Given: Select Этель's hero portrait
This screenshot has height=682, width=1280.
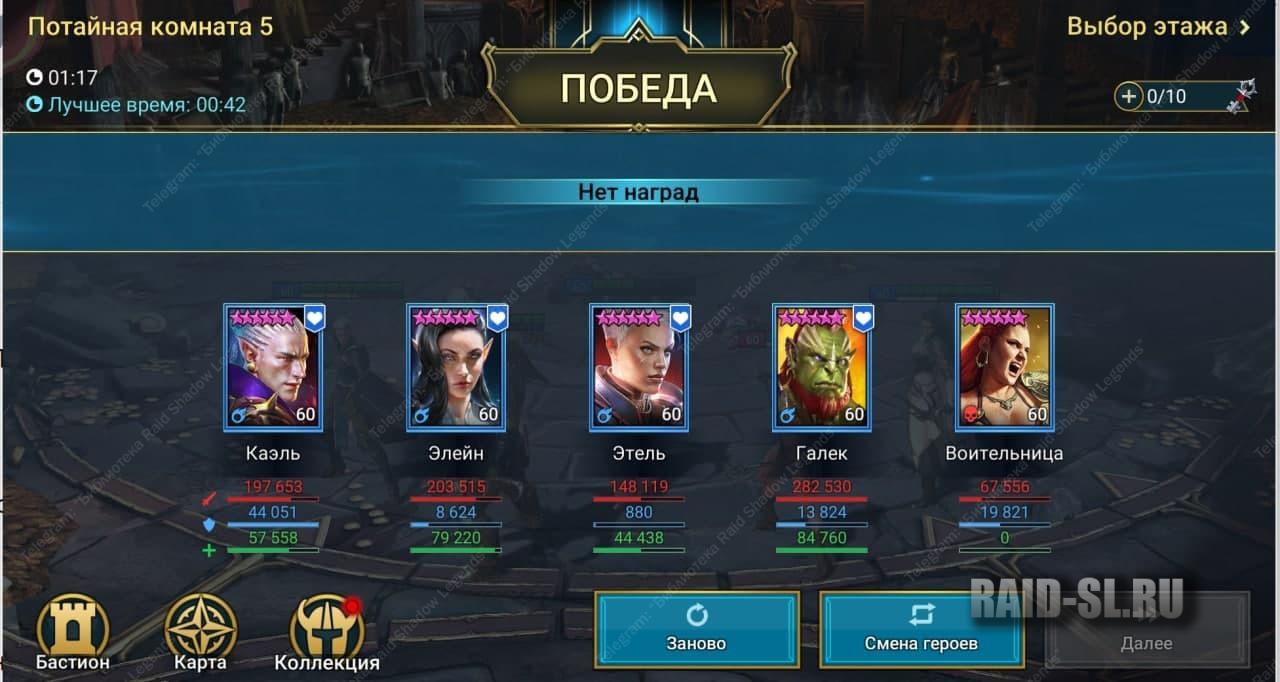Looking at the screenshot, I should pos(639,368).
